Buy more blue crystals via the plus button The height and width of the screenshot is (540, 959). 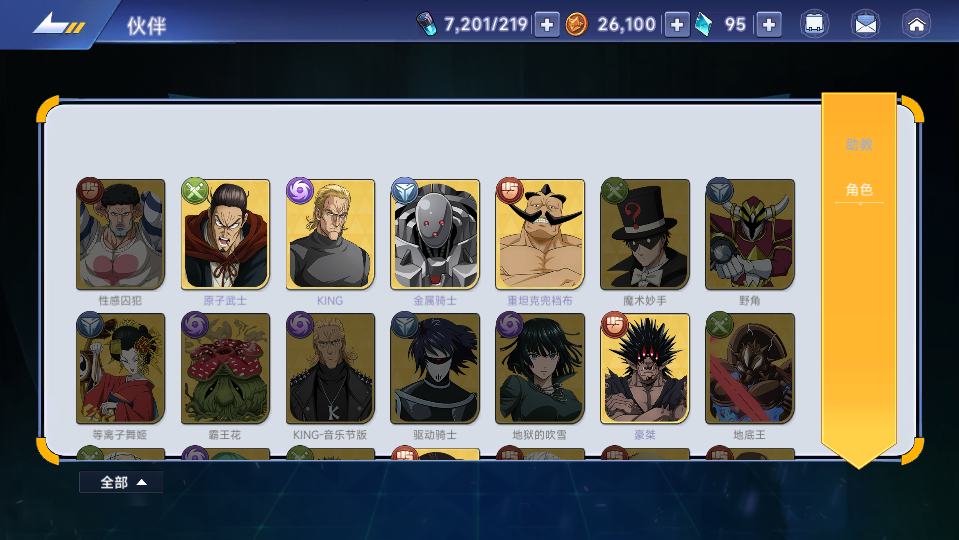(x=768, y=25)
